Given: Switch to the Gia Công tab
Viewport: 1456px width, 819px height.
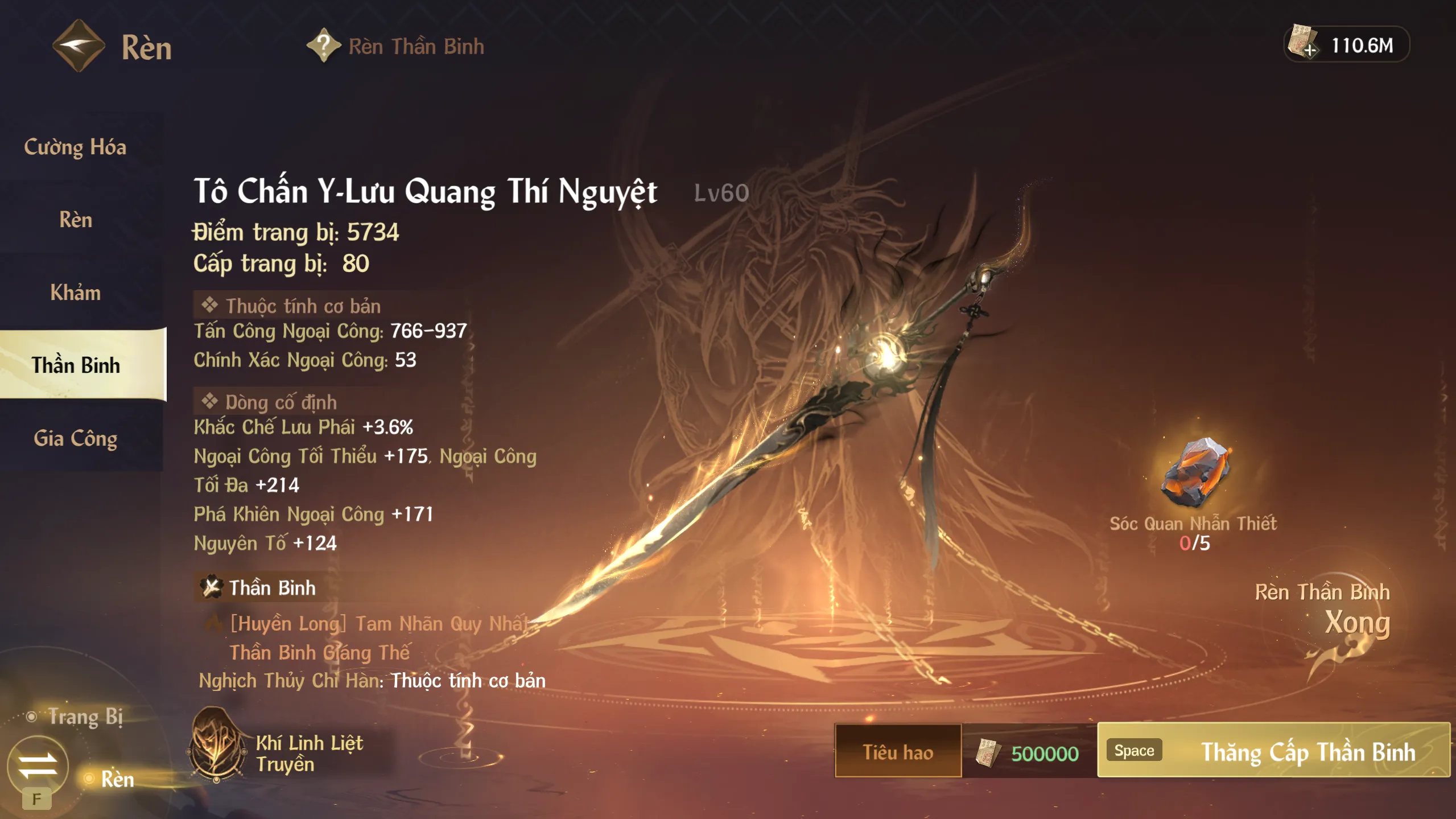Looking at the screenshot, I should point(76,438).
